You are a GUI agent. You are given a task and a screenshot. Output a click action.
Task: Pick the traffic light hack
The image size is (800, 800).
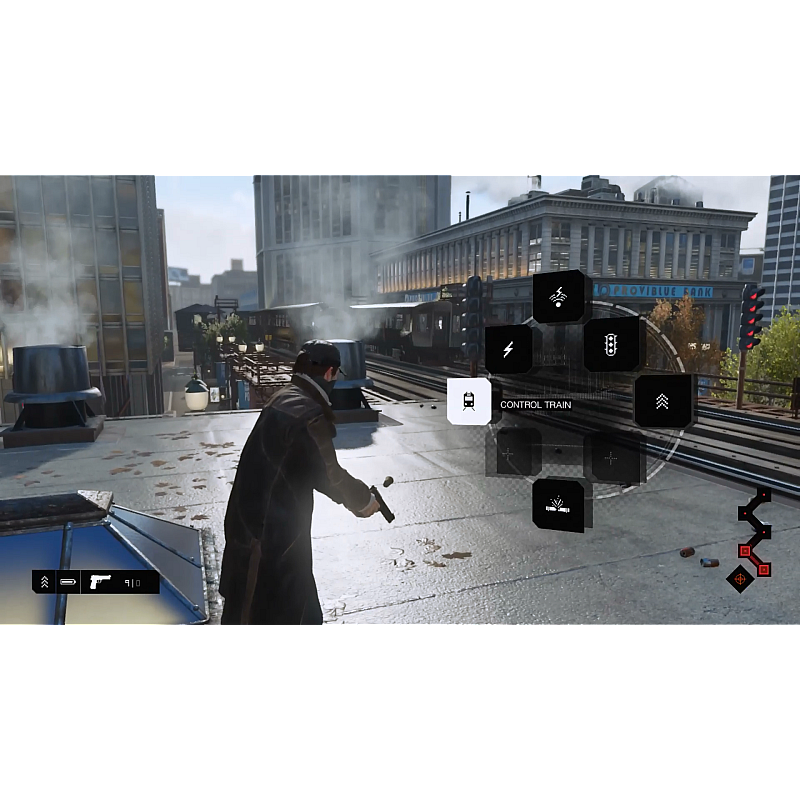[610, 345]
